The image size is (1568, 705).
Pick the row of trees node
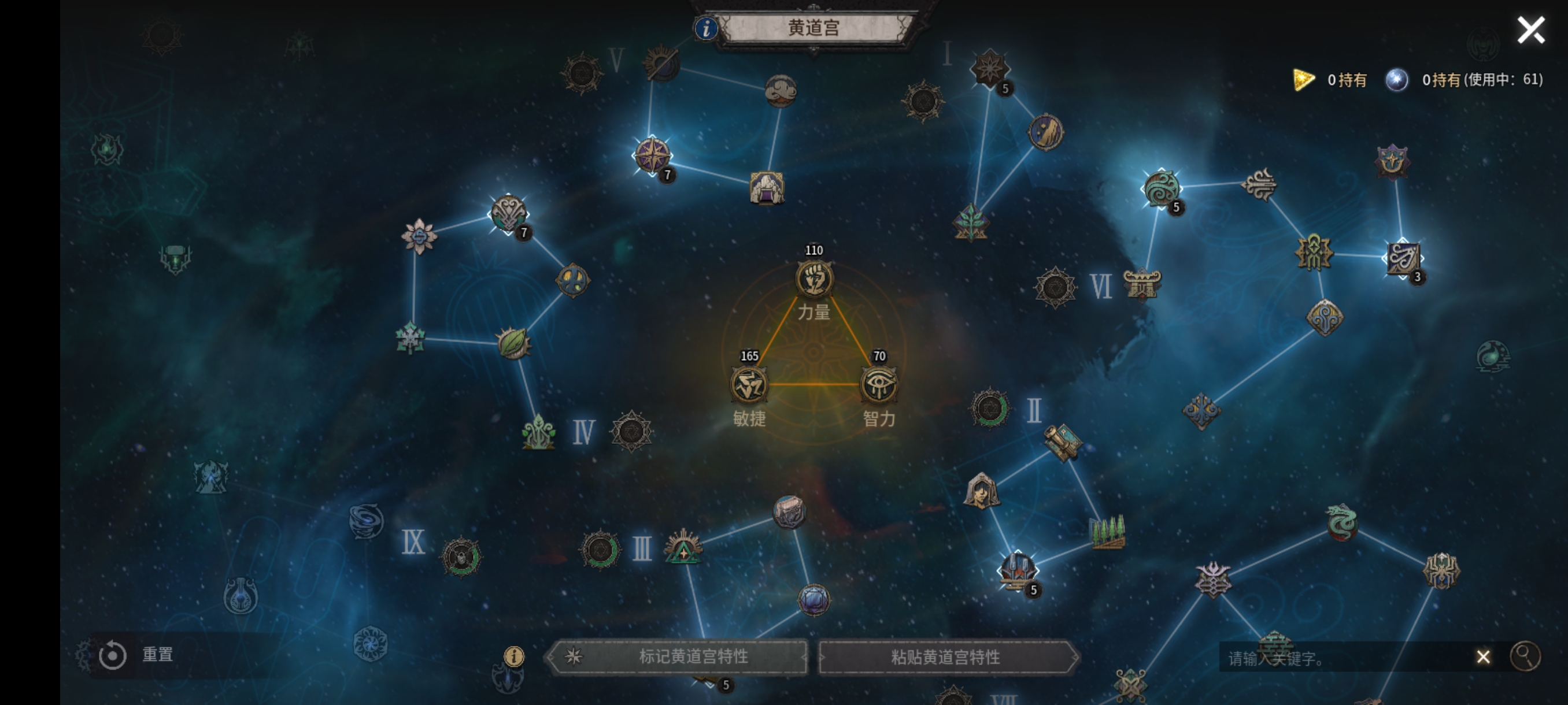pyautogui.click(x=1107, y=532)
